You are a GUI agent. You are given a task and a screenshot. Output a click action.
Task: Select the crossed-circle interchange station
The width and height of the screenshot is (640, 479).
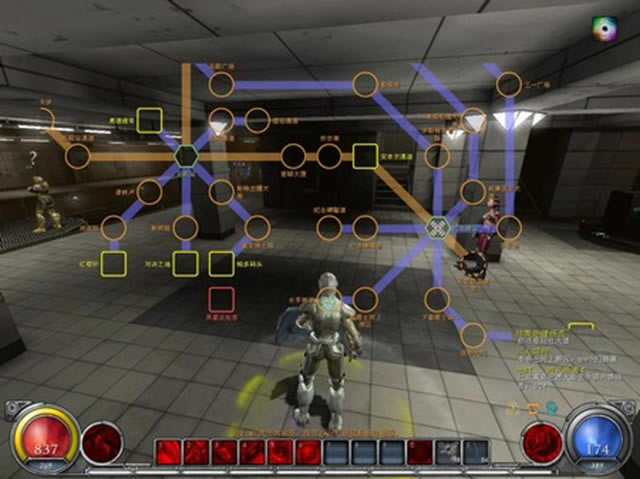pos(437,228)
